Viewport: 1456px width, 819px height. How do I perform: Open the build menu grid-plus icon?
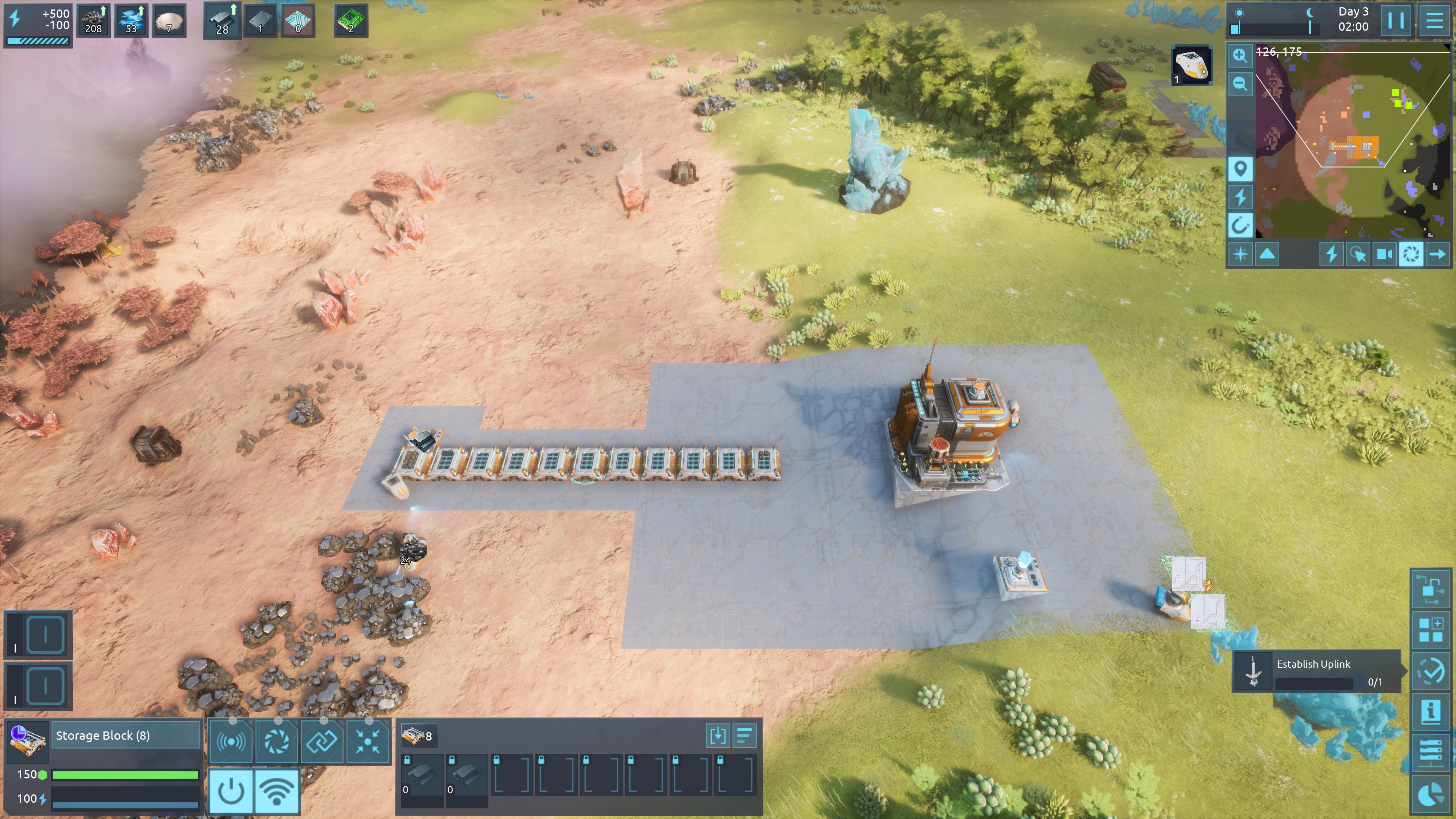(1431, 630)
